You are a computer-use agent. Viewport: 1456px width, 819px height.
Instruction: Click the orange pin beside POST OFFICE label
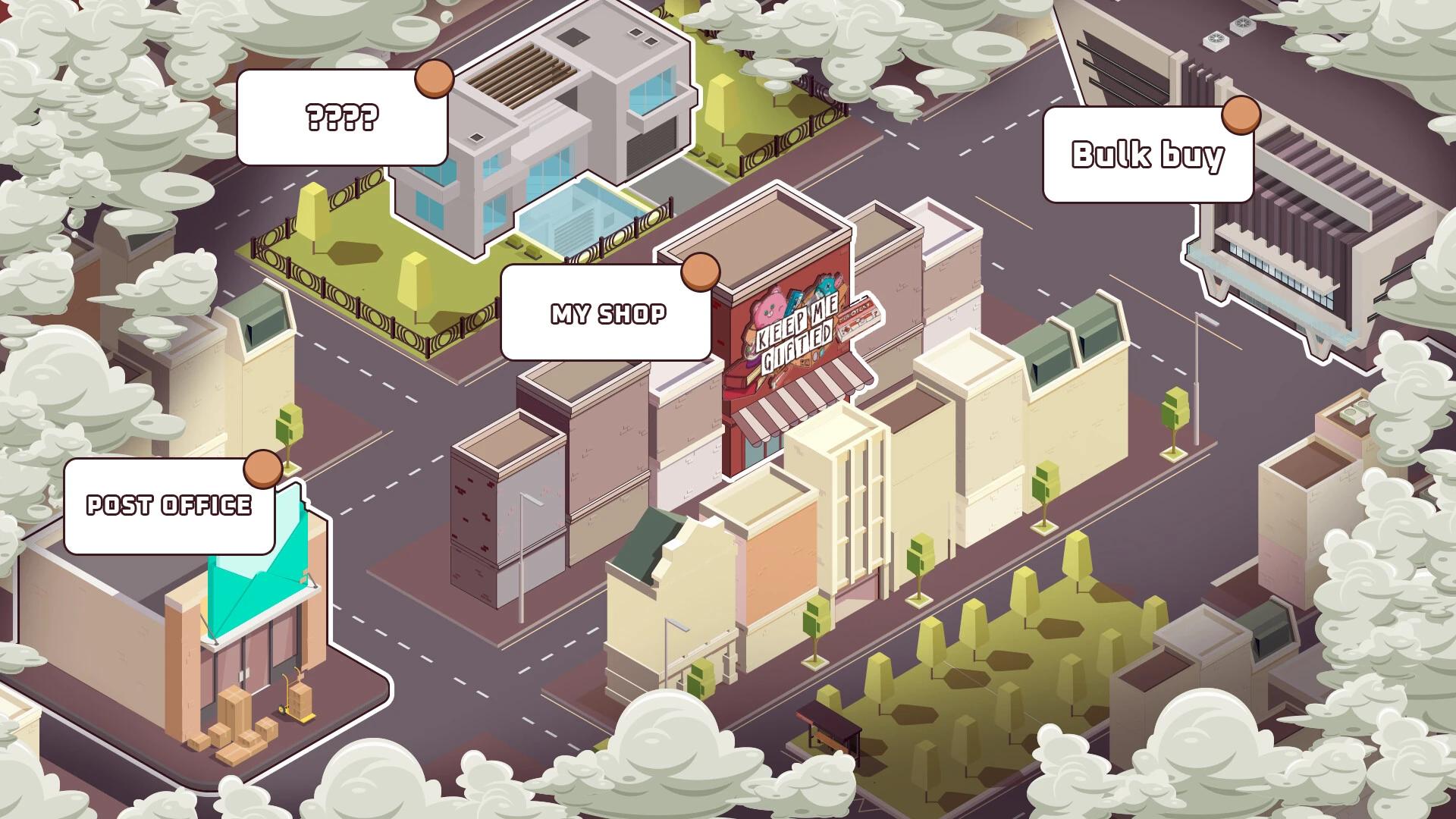click(x=262, y=469)
